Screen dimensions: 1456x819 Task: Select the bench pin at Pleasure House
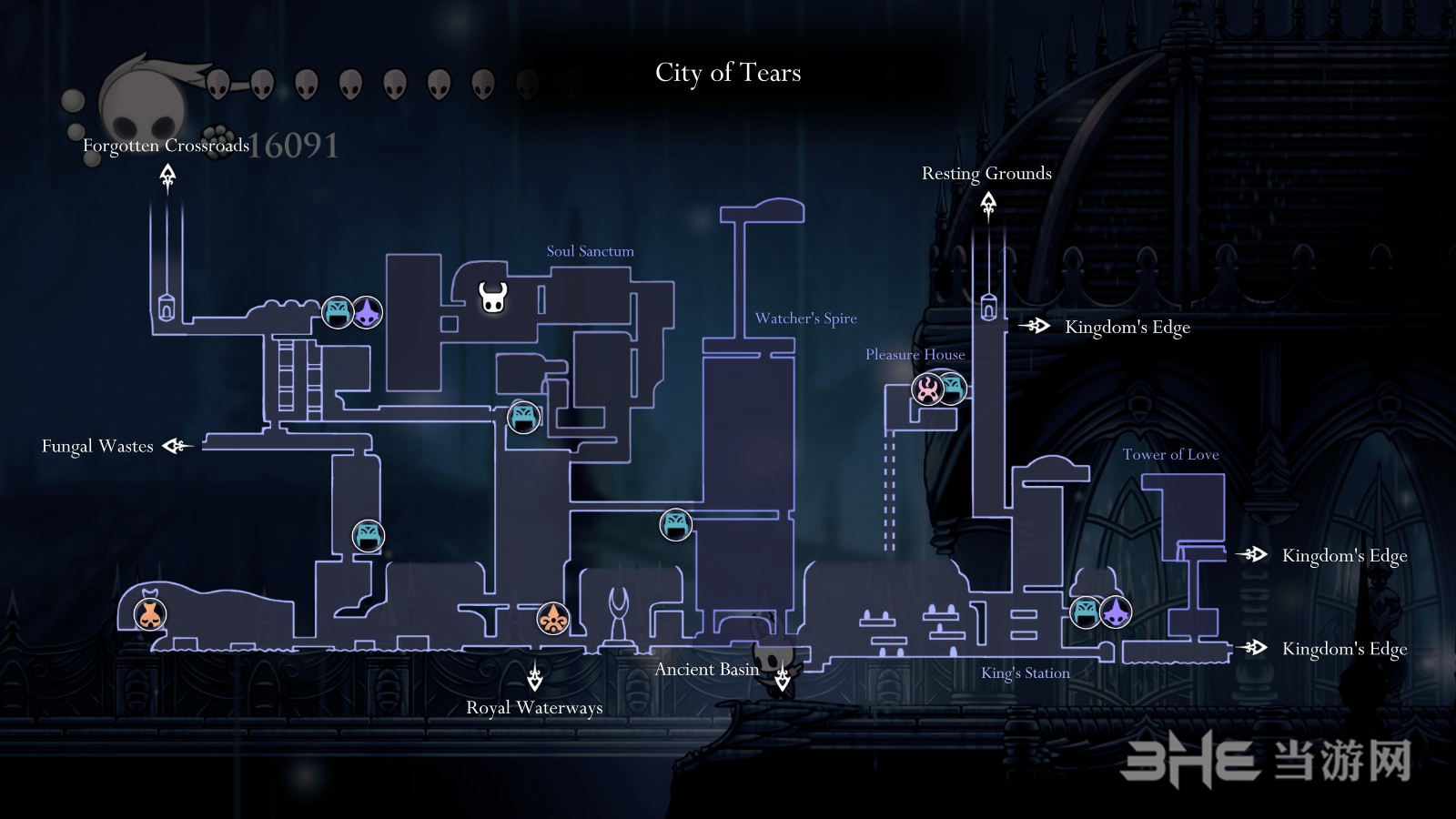[953, 388]
